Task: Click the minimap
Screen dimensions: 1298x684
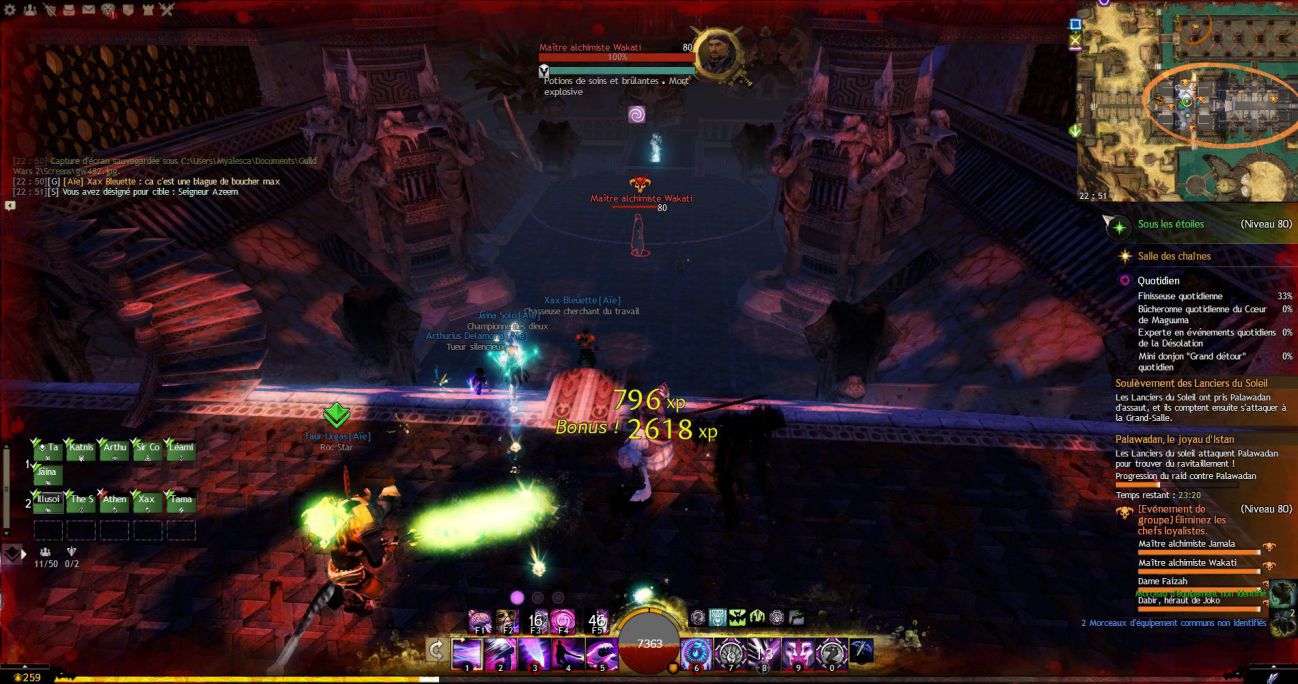Action: coord(1185,100)
